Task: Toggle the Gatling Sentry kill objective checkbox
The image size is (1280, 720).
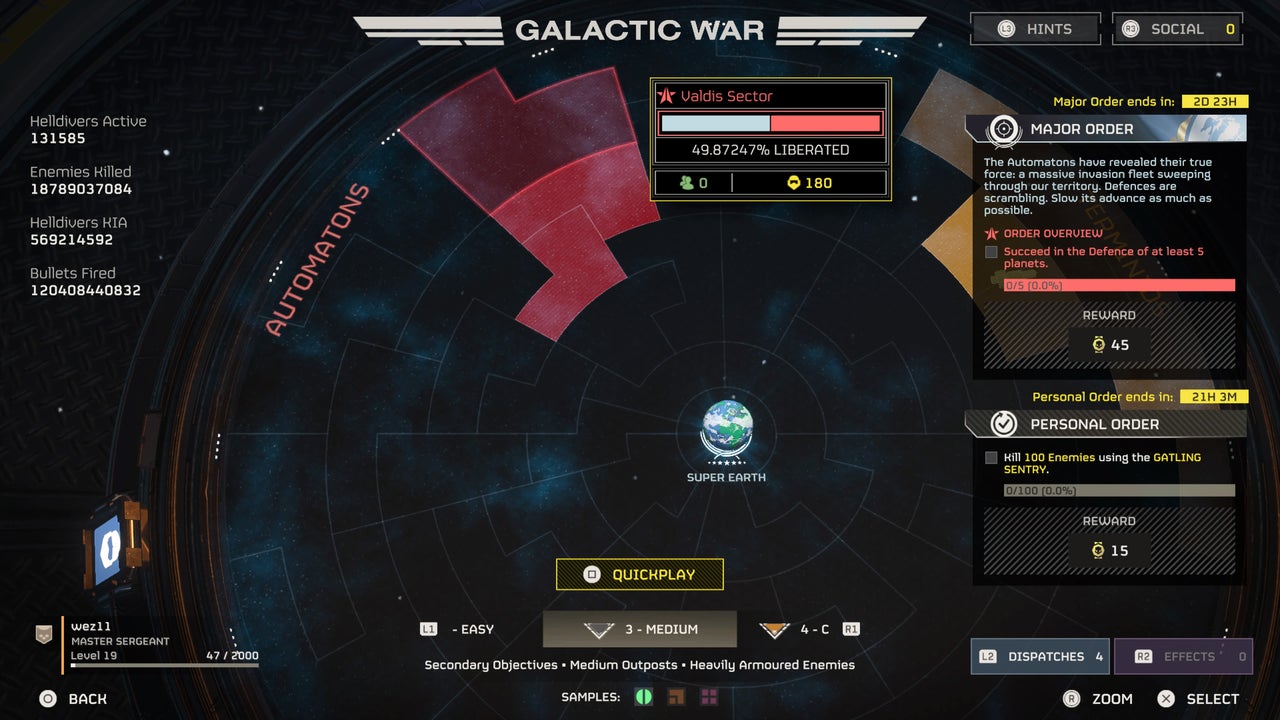Action: tap(991, 457)
